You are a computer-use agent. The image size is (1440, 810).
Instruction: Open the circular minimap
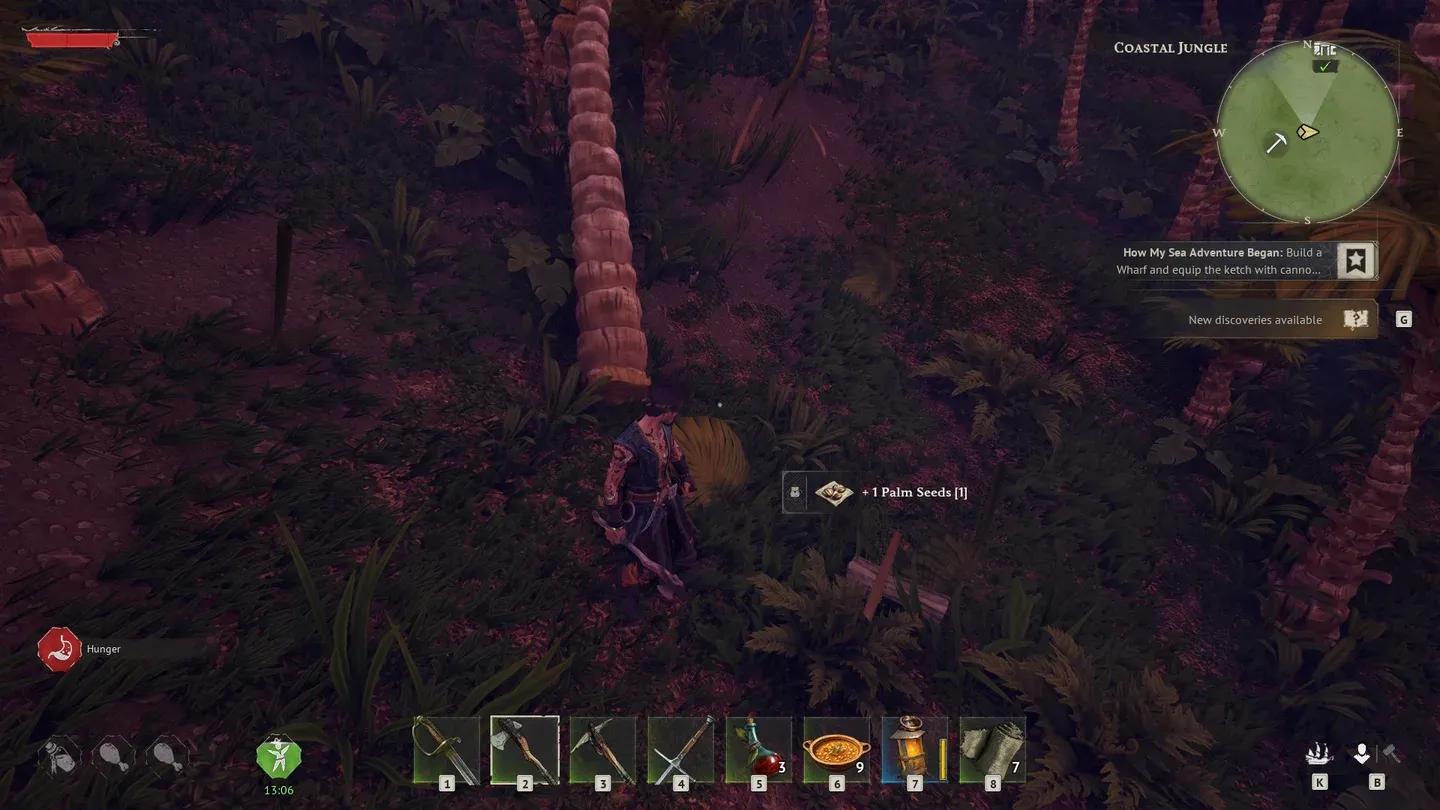tap(1307, 132)
